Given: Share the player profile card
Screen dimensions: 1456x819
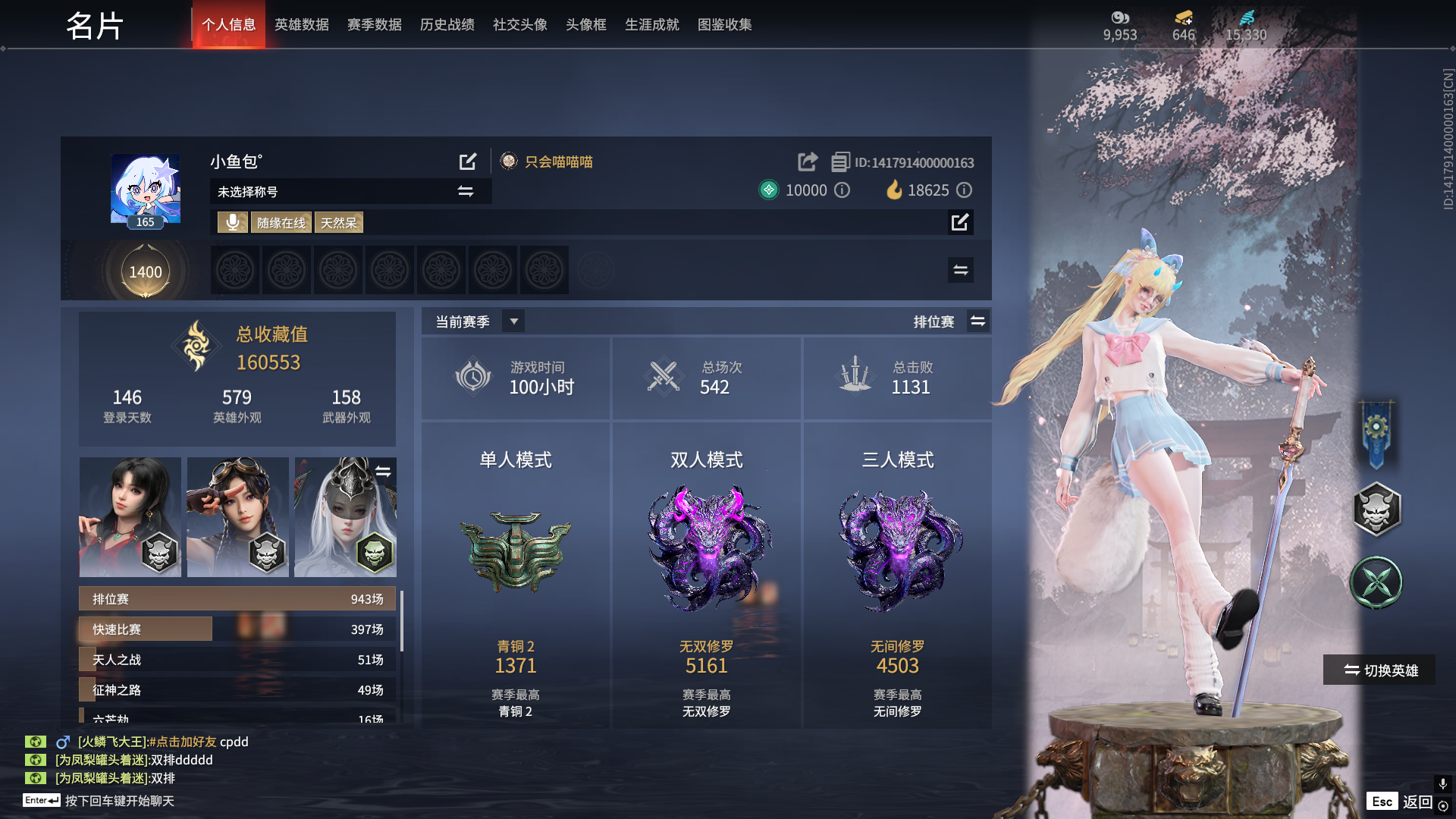Looking at the screenshot, I should [x=807, y=162].
